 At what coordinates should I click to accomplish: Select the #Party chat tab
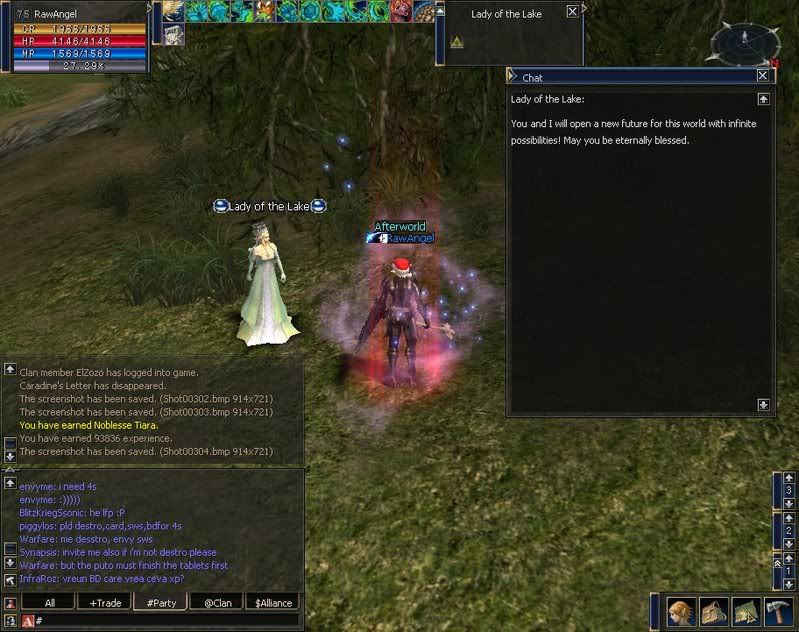click(x=162, y=603)
